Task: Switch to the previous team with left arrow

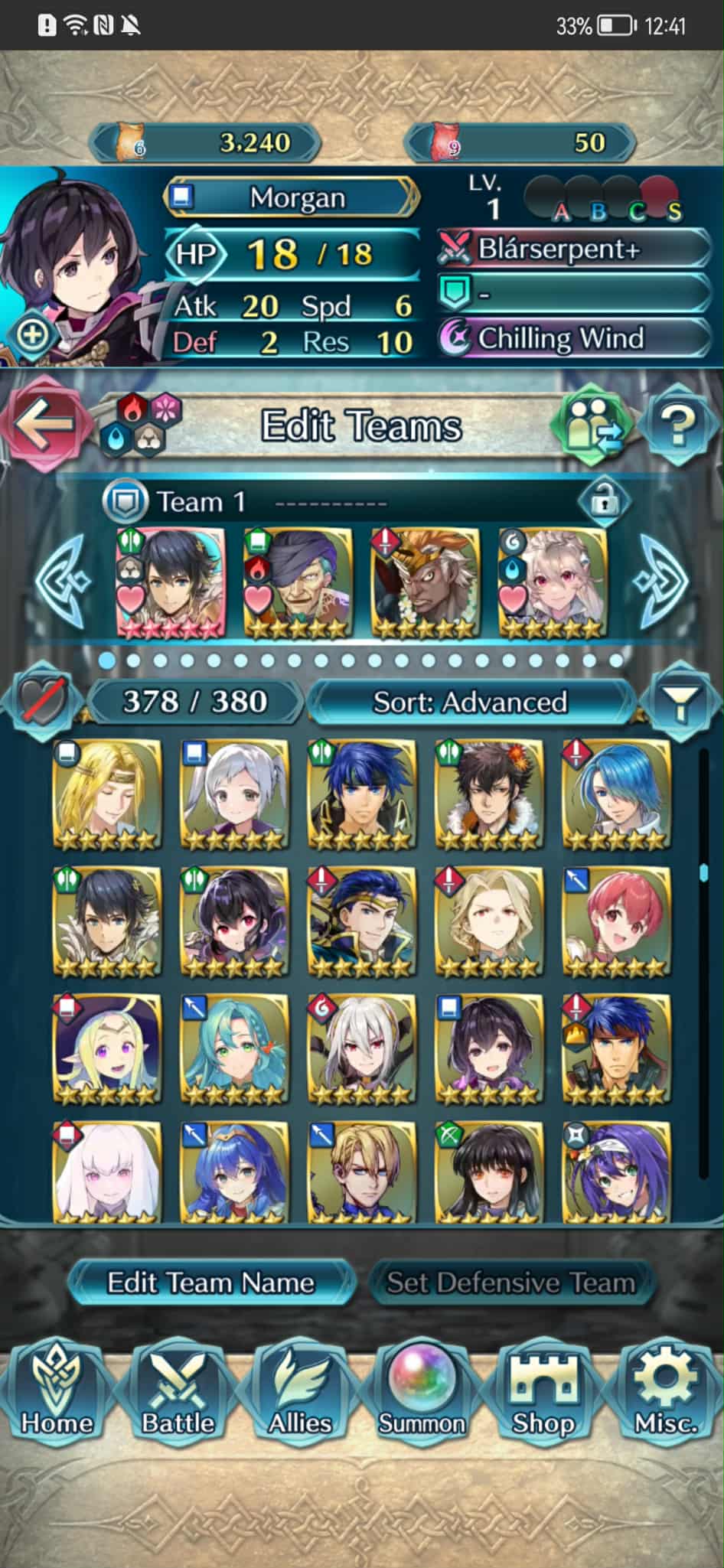Action: click(x=63, y=581)
